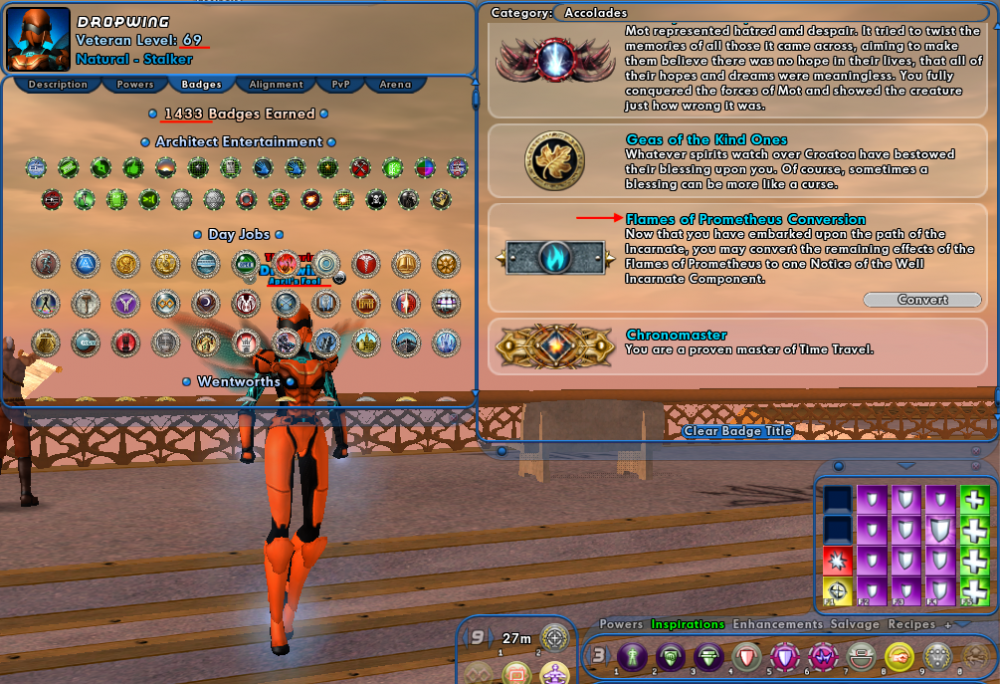Activate the first power tray slot
Screen dimensions: 1000x684
click(631, 656)
